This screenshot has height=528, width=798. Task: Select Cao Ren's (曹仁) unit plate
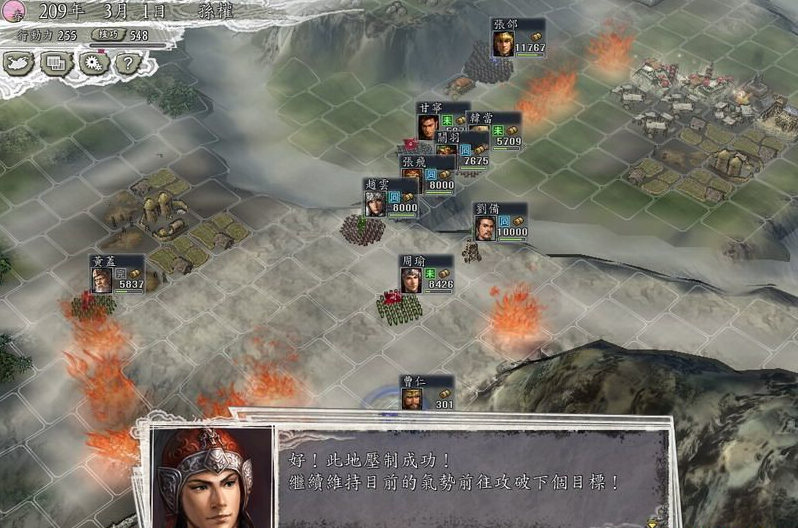point(427,392)
